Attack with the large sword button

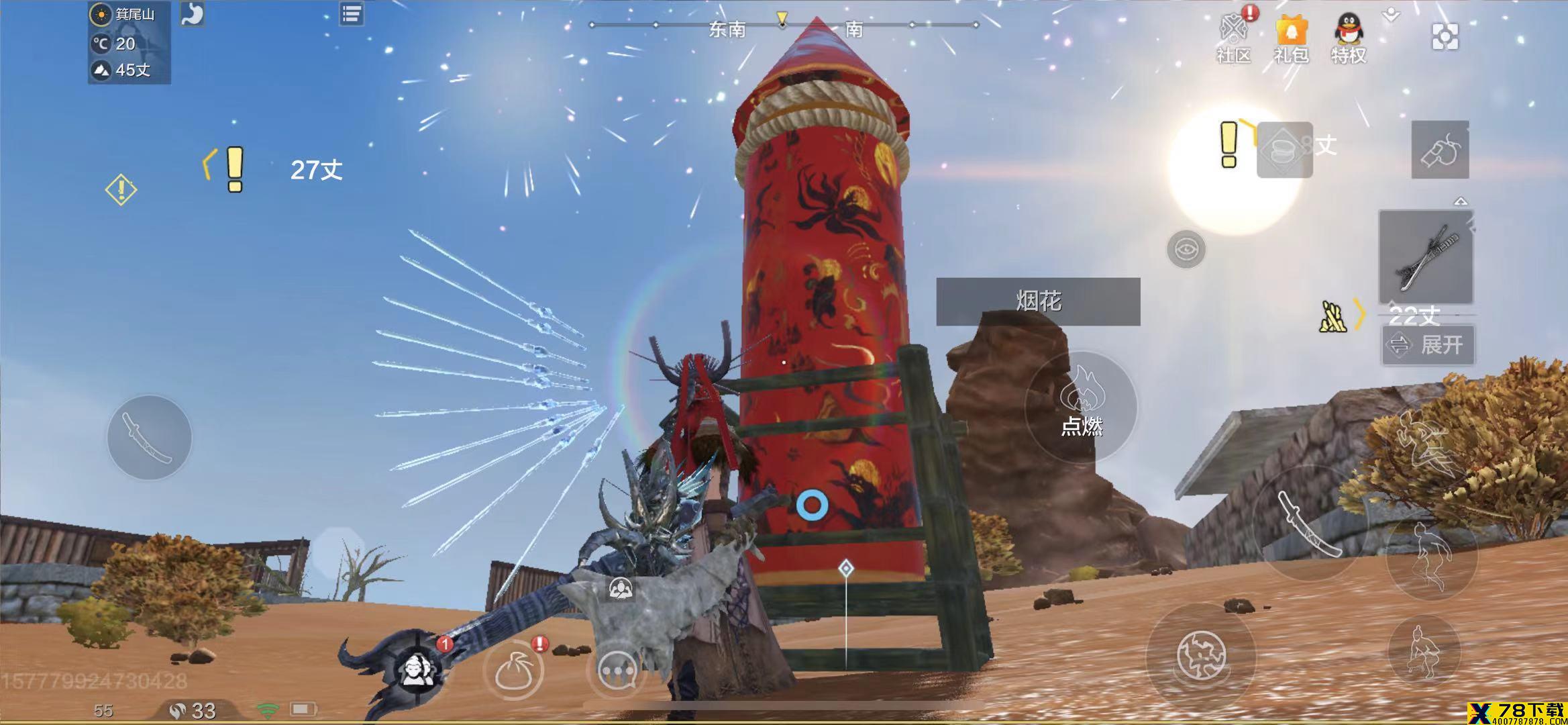pyautogui.click(x=1309, y=524)
